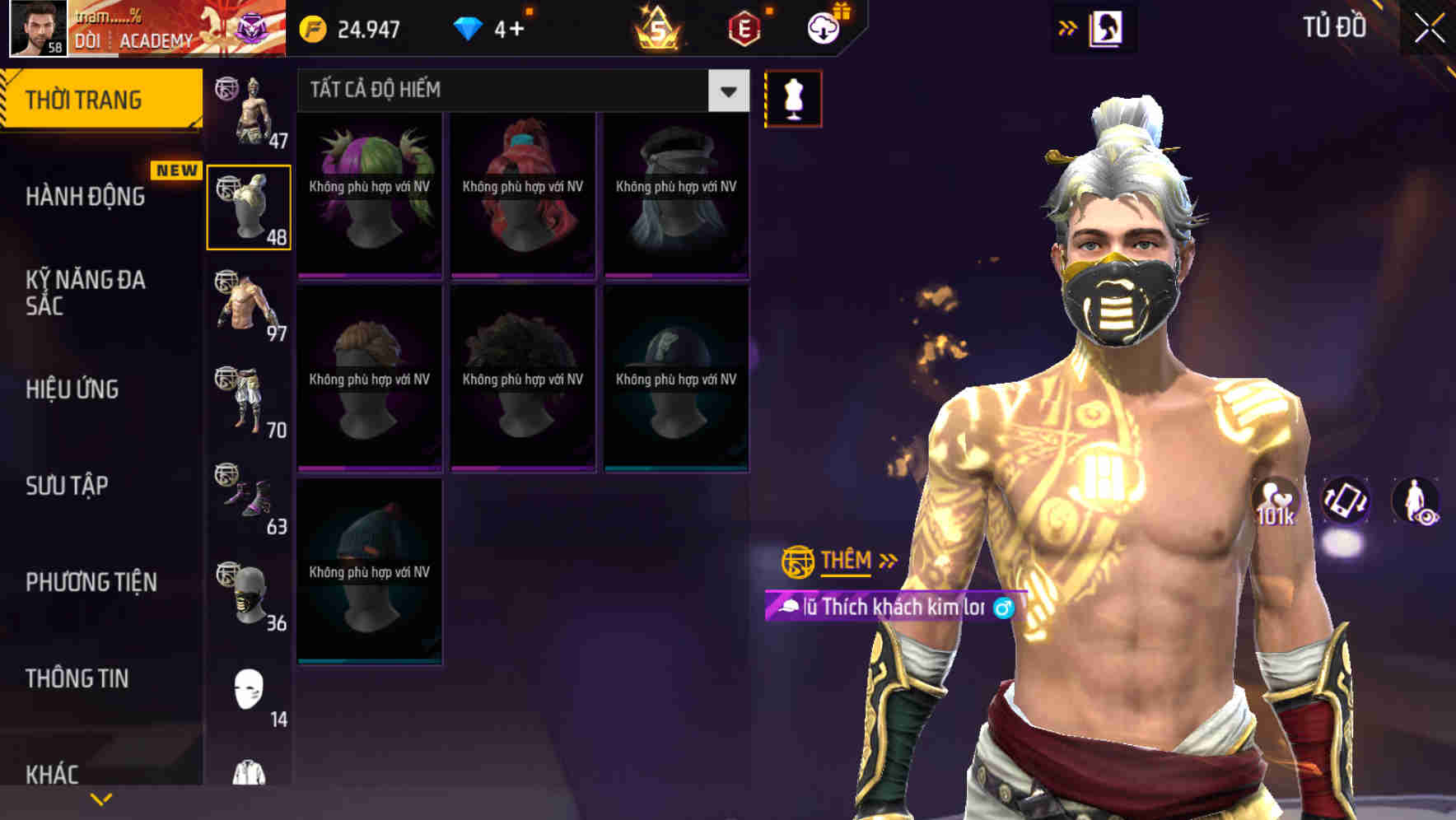This screenshot has height=820, width=1456.
Task: Toggle the mannequin outfit preview
Action: [x=793, y=98]
